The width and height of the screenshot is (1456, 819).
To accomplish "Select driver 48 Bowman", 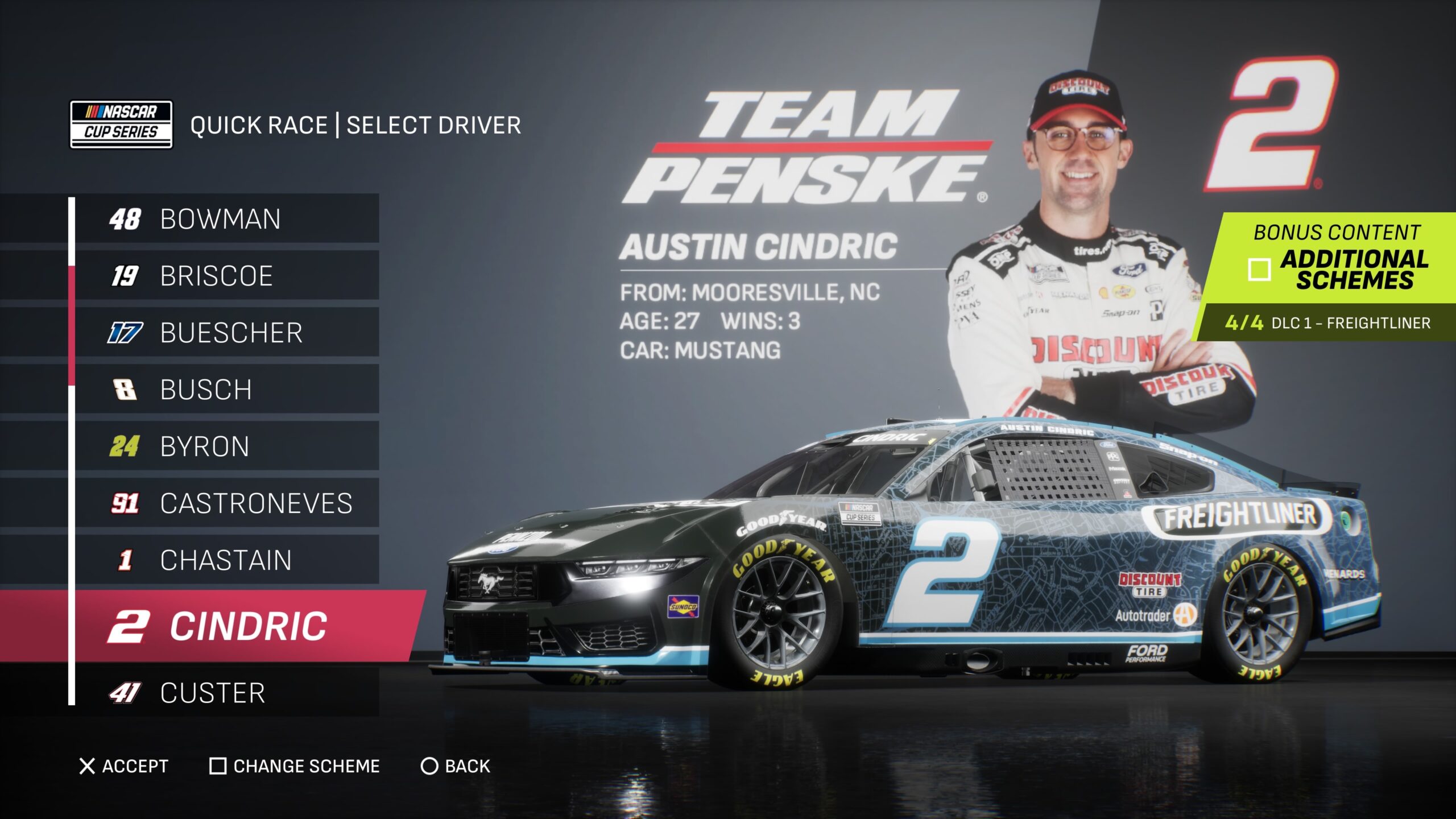I will tap(226, 219).
